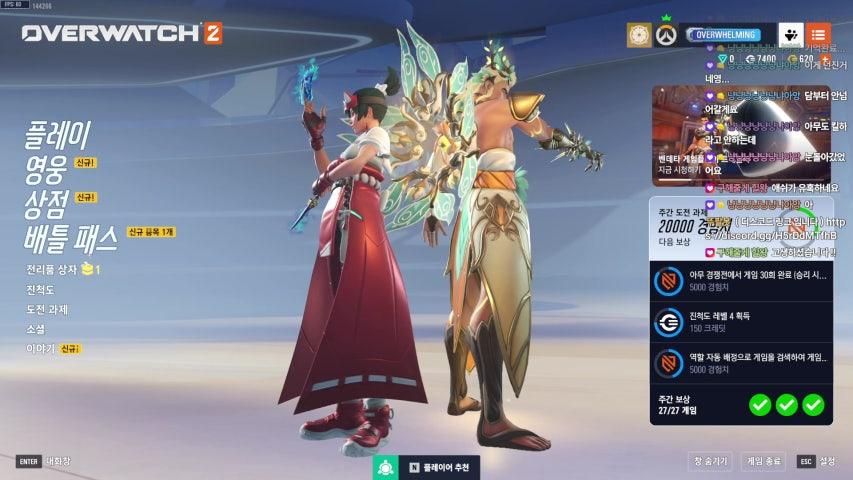Image resolution: width=853 pixels, height=480 pixels.
Task: Open the 플레이어 추천 (player endorsement) button
Action: click(425, 467)
